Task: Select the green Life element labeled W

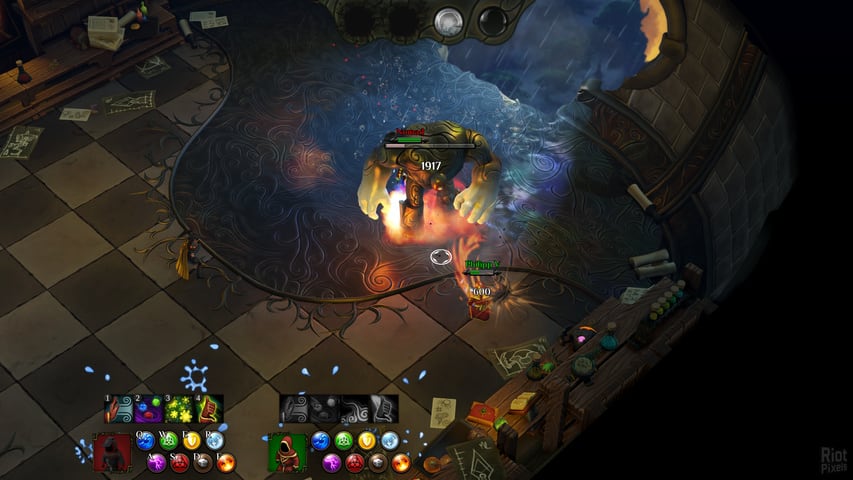Action: pos(169,440)
